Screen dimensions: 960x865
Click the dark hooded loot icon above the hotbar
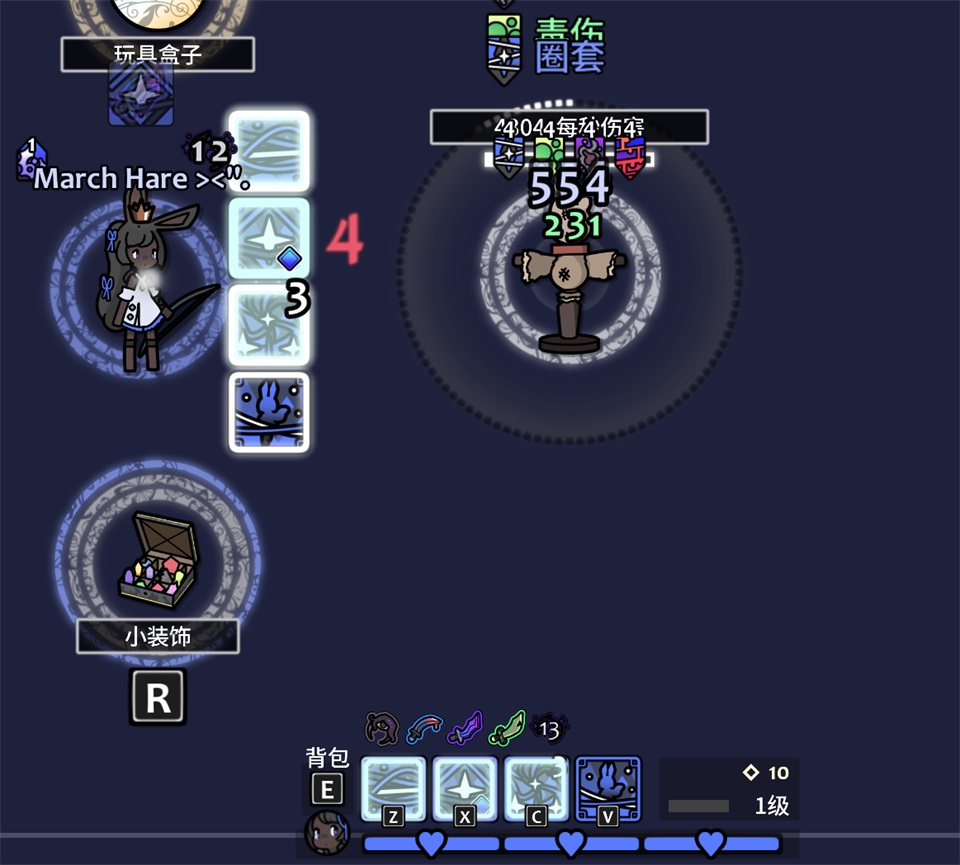pyautogui.click(x=382, y=728)
